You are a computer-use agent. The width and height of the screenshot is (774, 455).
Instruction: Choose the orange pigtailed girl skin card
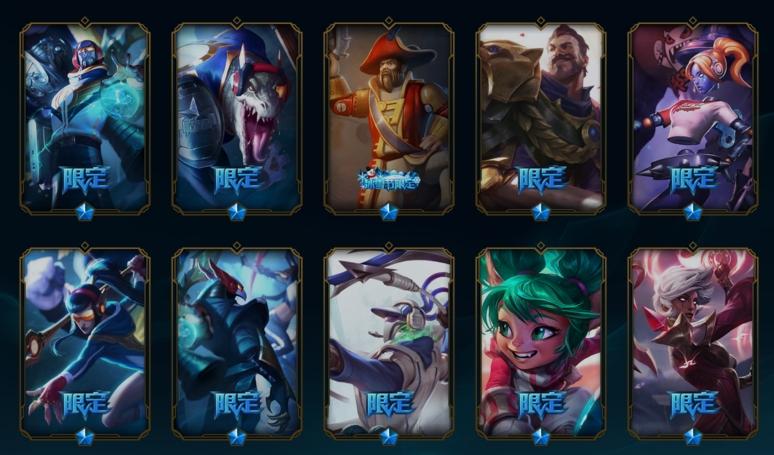pyautogui.click(x=693, y=117)
